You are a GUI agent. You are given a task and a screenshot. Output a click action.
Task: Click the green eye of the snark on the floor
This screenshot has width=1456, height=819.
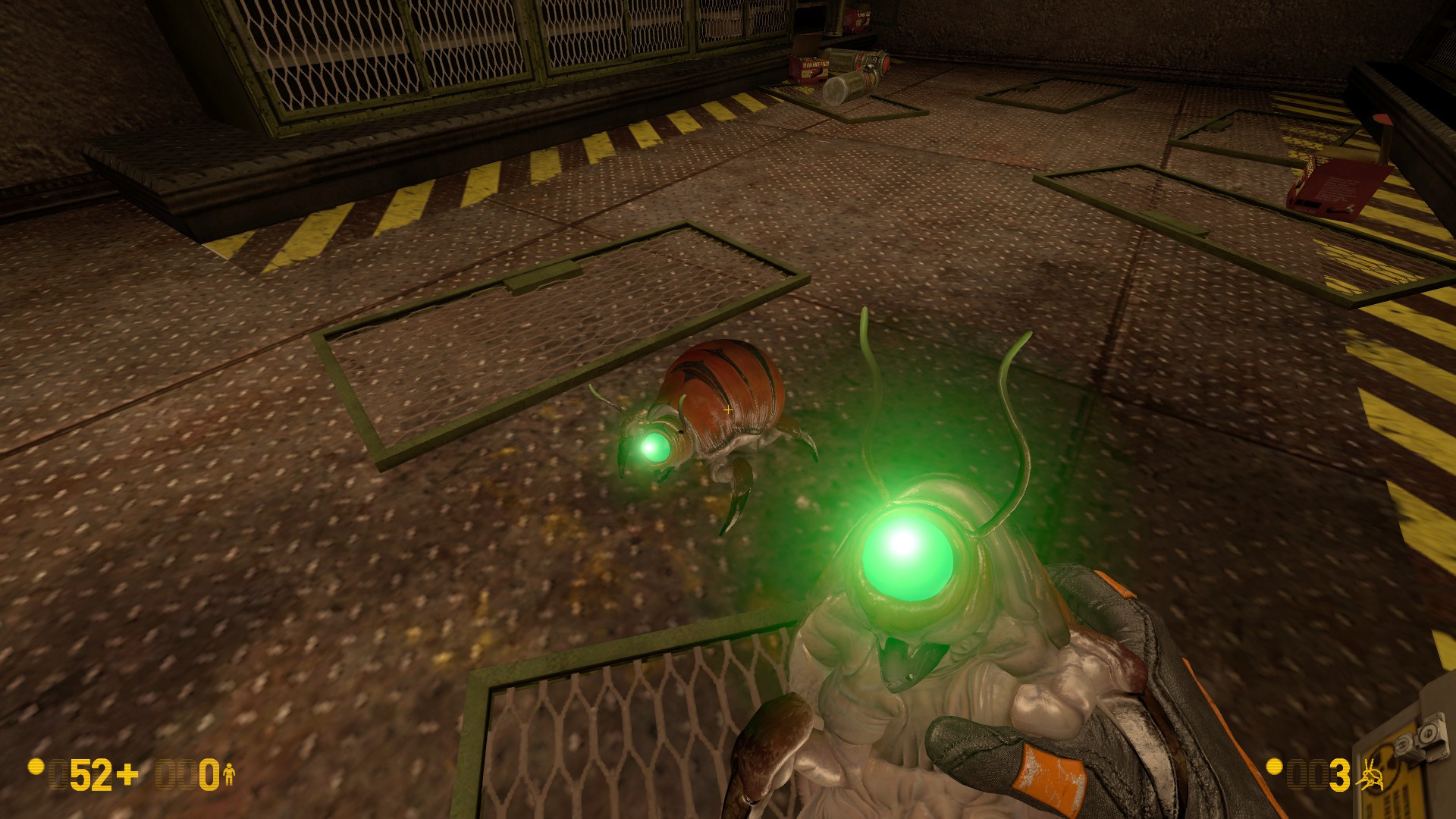point(657,447)
